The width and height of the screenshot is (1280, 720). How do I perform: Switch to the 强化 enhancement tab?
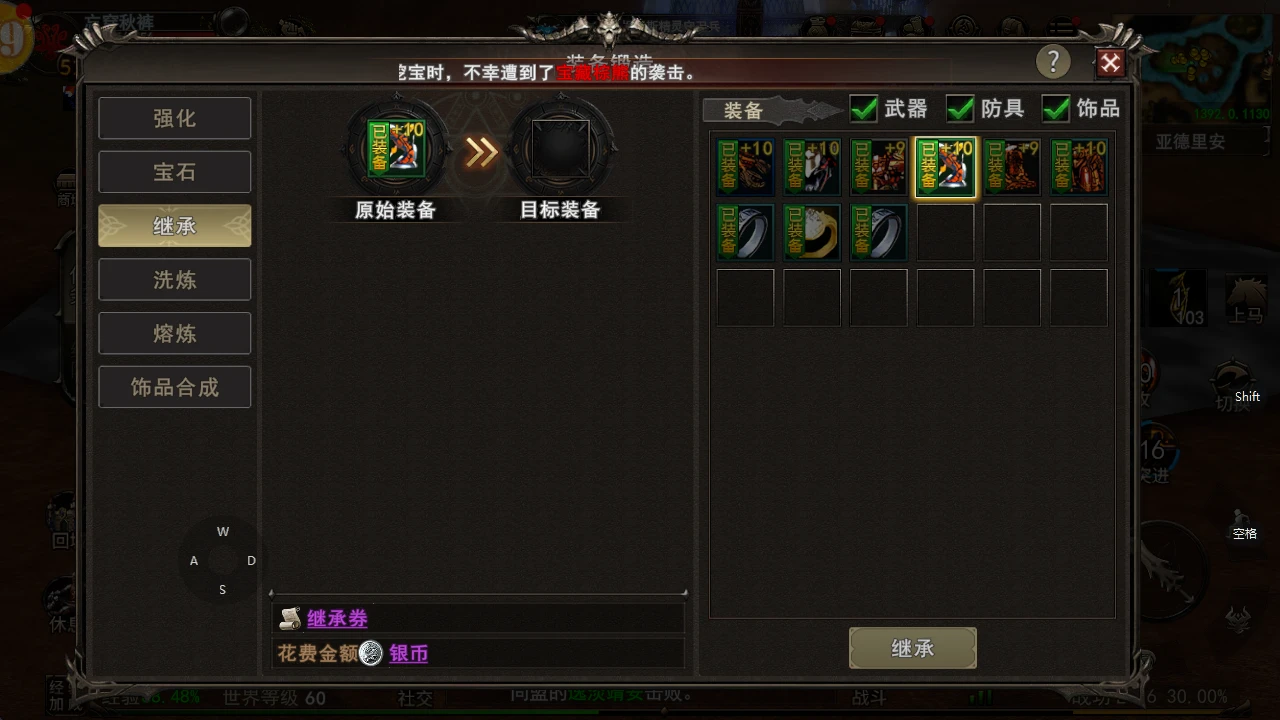coord(174,118)
